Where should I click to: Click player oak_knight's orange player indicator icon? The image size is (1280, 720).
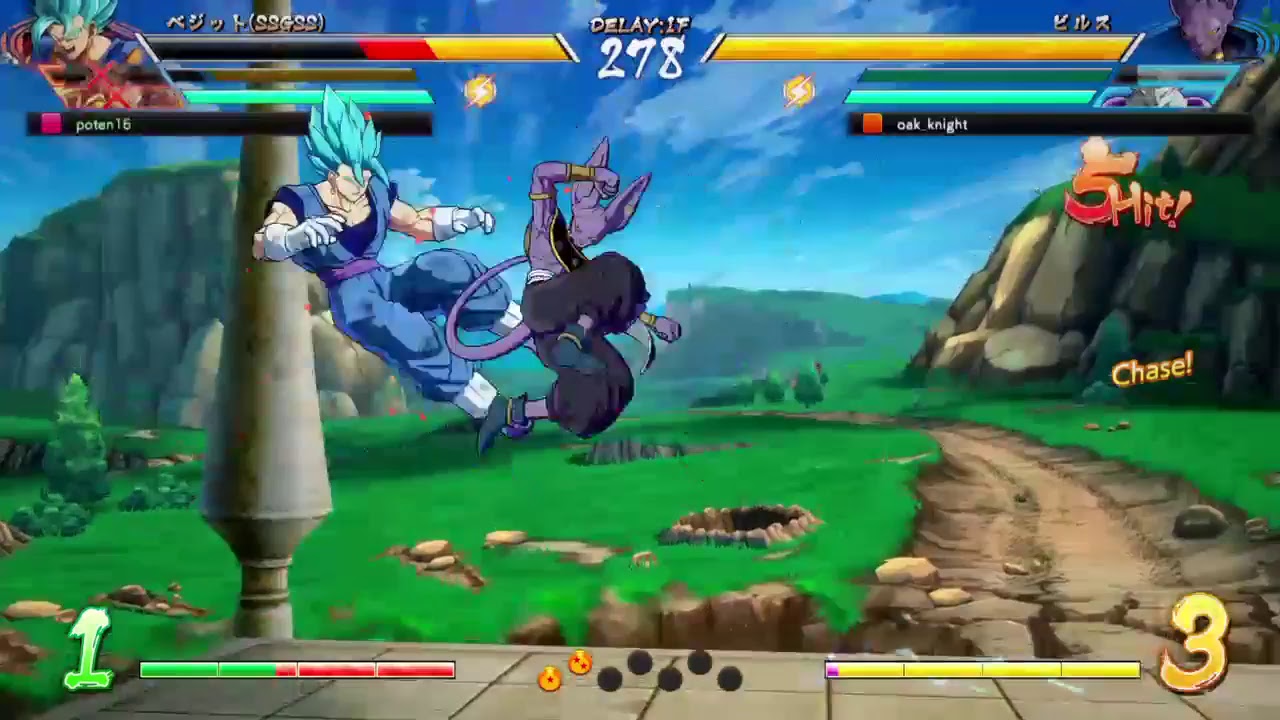click(871, 124)
